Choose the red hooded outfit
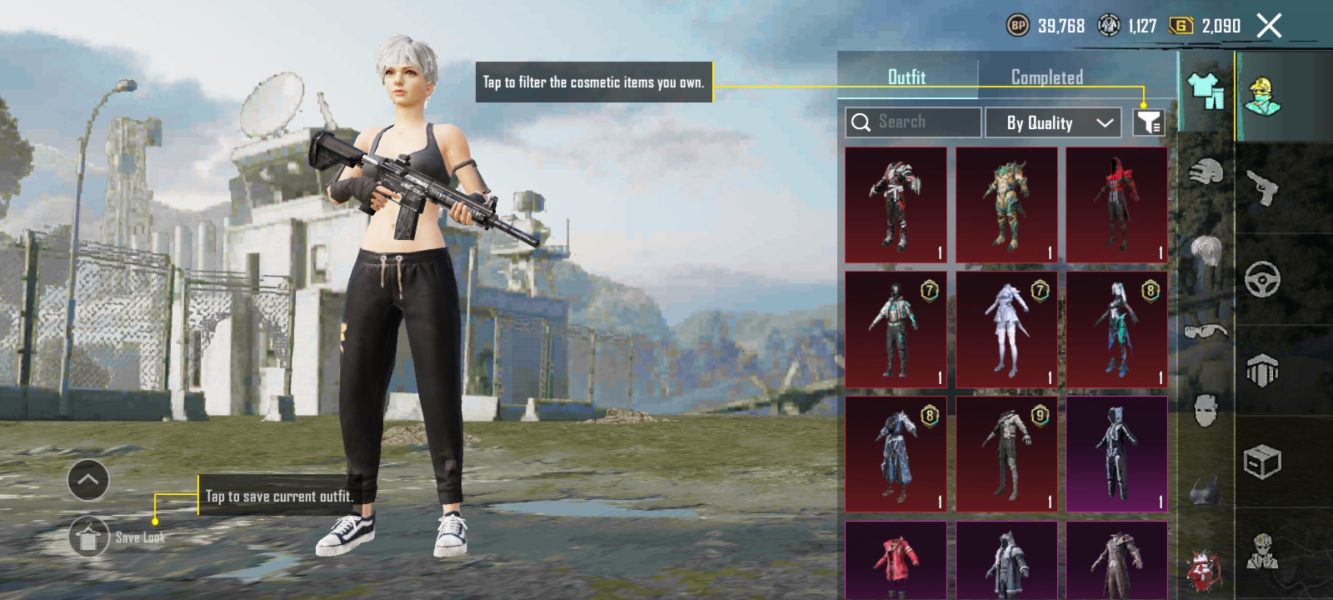The height and width of the screenshot is (600, 1333). 1116,204
